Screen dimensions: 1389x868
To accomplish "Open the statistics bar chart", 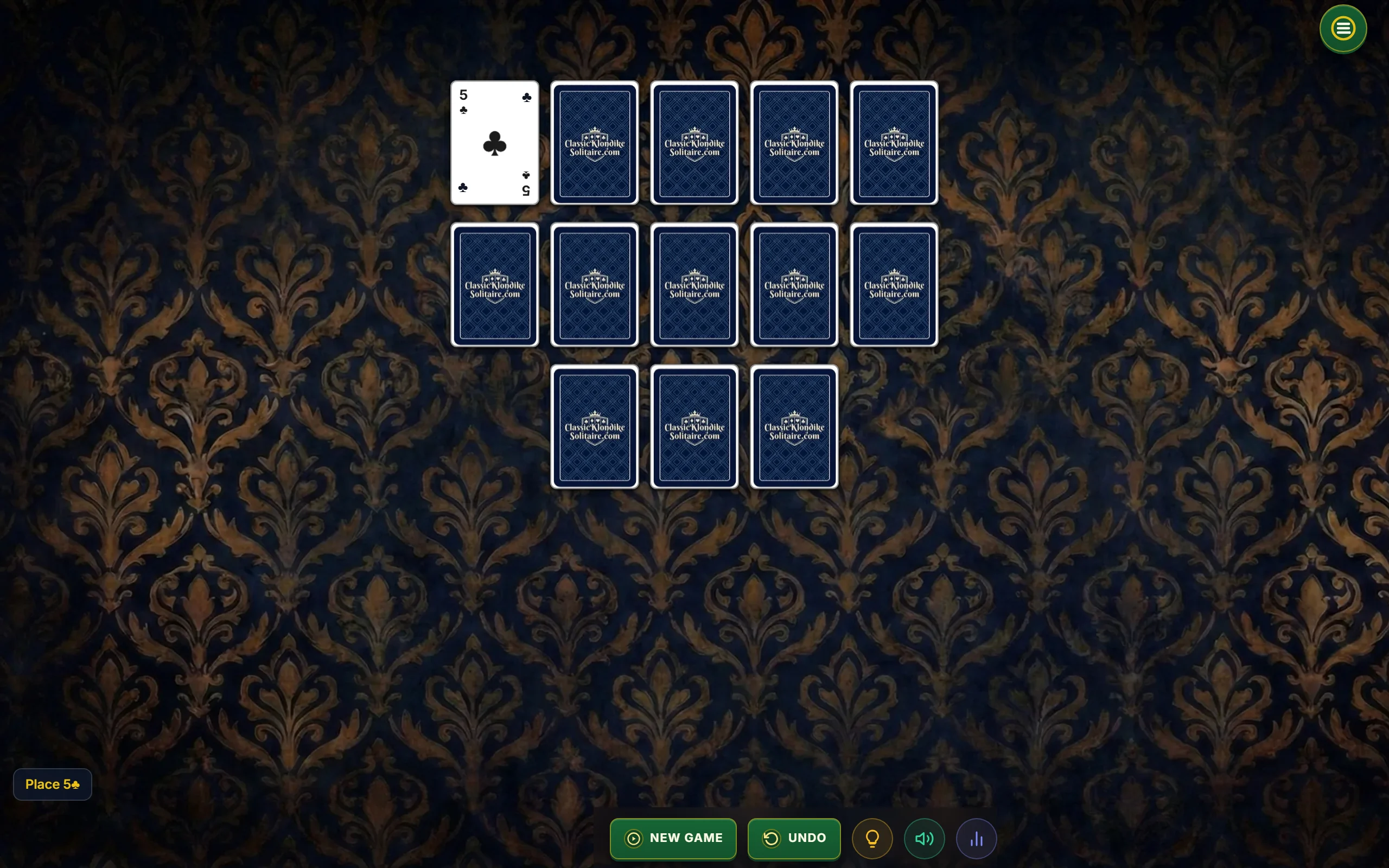I will coord(976,839).
